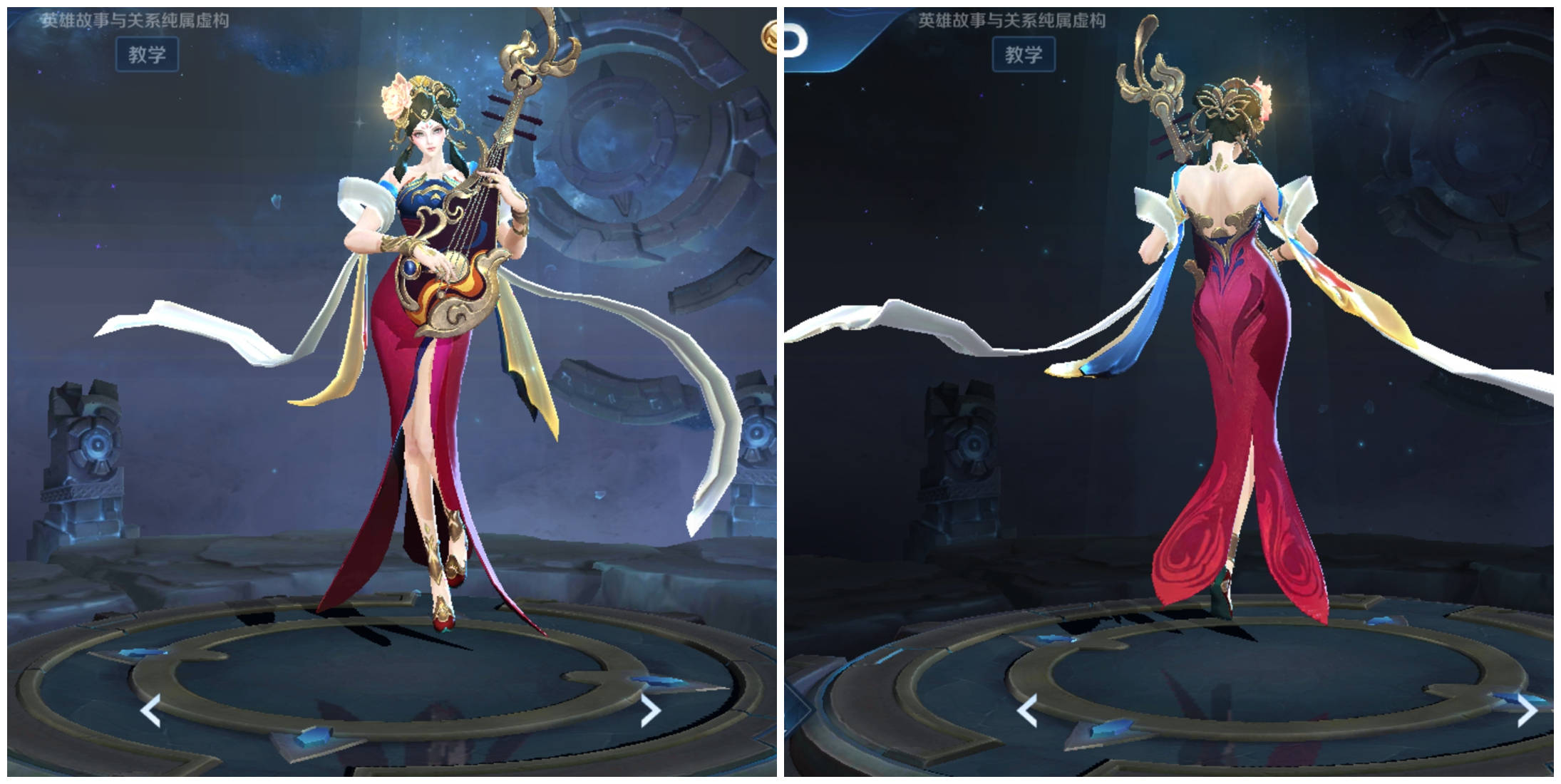1561x784 pixels.
Task: Click next arrow under the front-facing heroine
Action: pos(650,710)
